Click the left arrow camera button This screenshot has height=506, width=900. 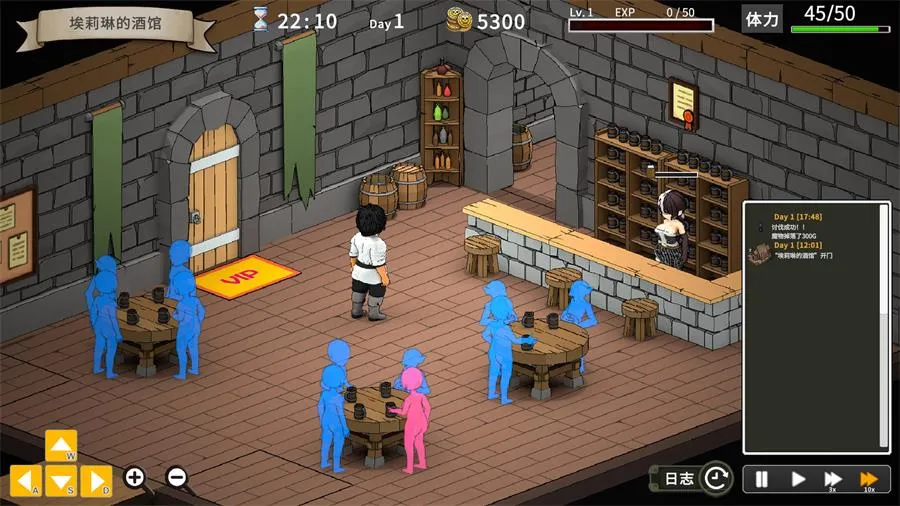pos(26,481)
